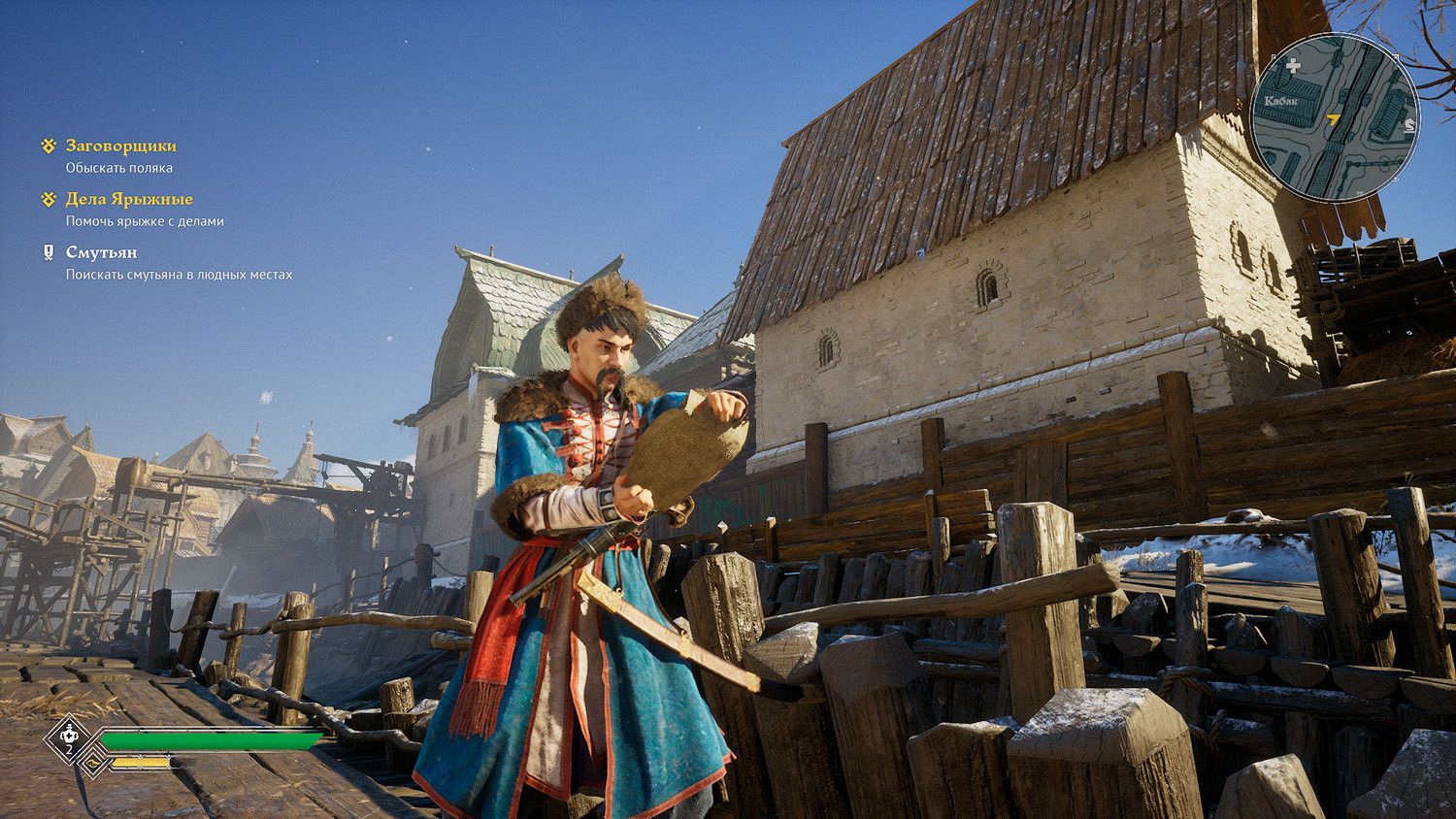The width and height of the screenshot is (1456, 819).
Task: Select the Кабак label on the minimap
Action: [x=1281, y=101]
